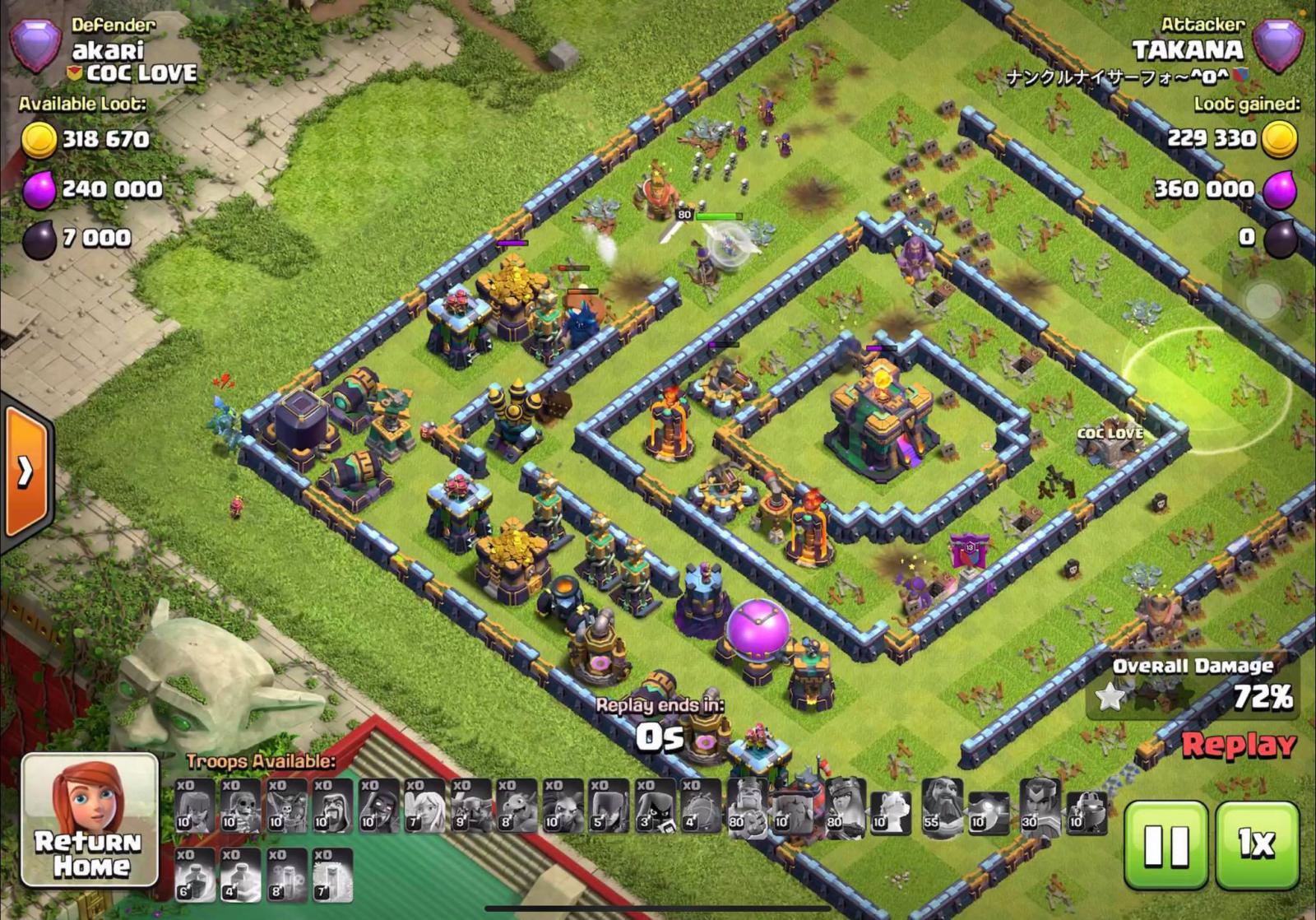This screenshot has width=1316, height=920.
Task: Select the Royal Champion hero card
Action: [1037, 805]
